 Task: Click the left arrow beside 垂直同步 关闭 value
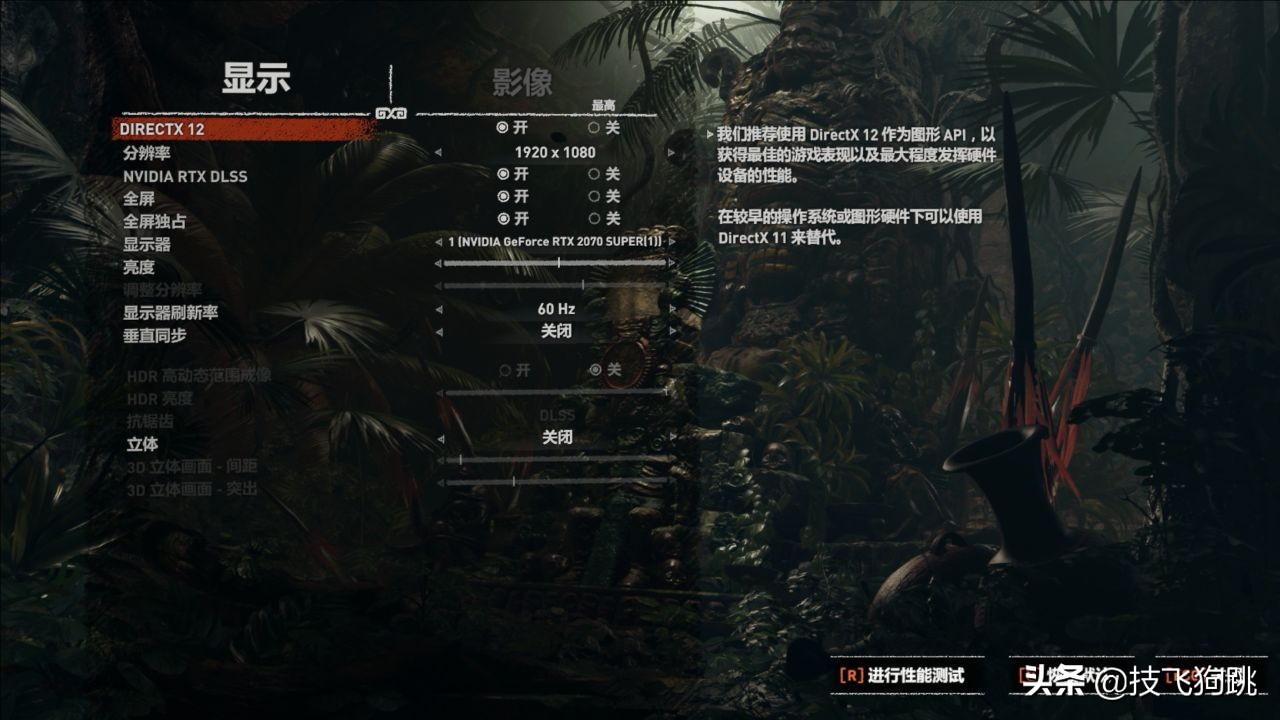pyautogui.click(x=437, y=329)
